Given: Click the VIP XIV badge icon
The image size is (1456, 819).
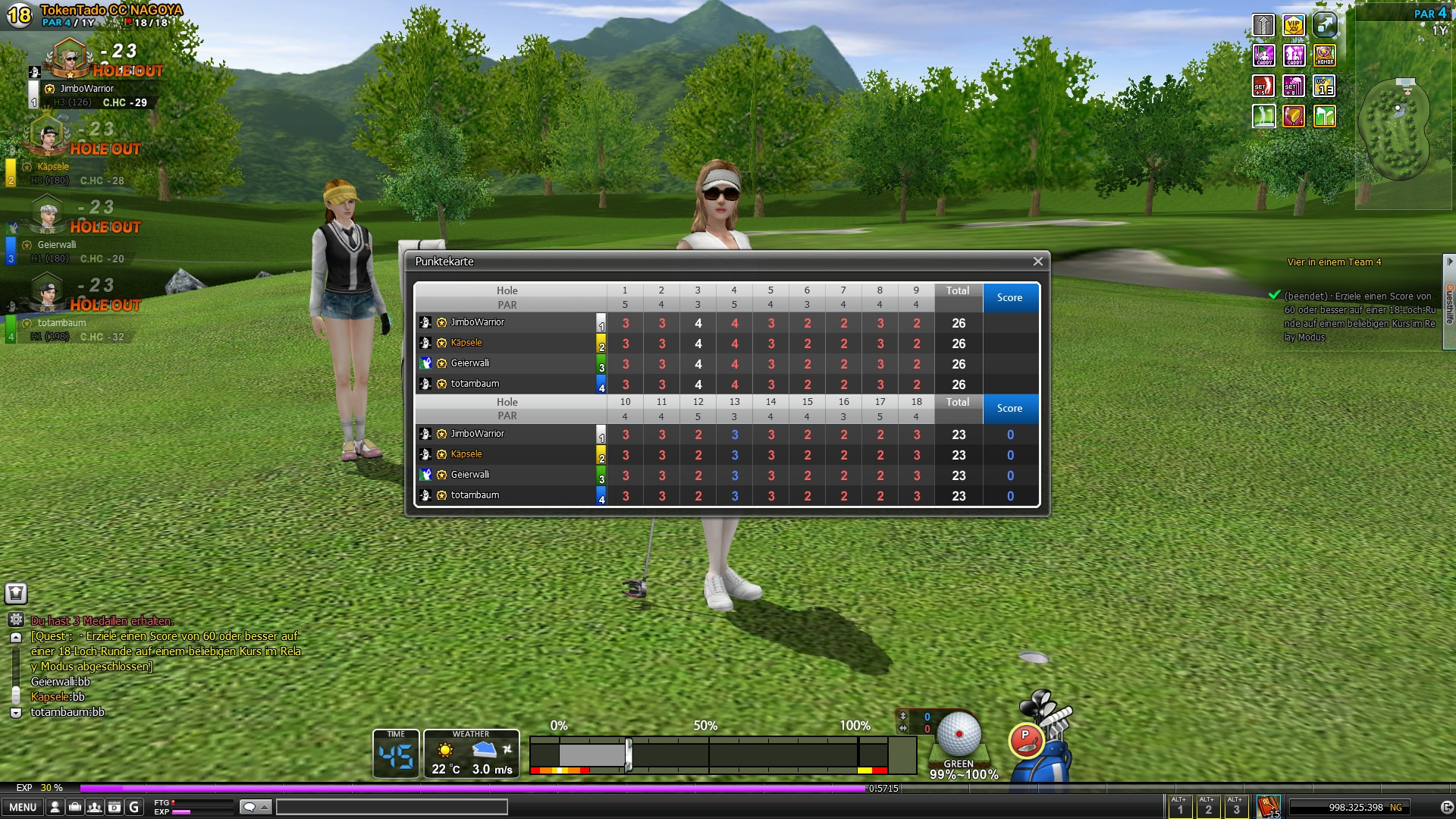Looking at the screenshot, I should click(1294, 26).
